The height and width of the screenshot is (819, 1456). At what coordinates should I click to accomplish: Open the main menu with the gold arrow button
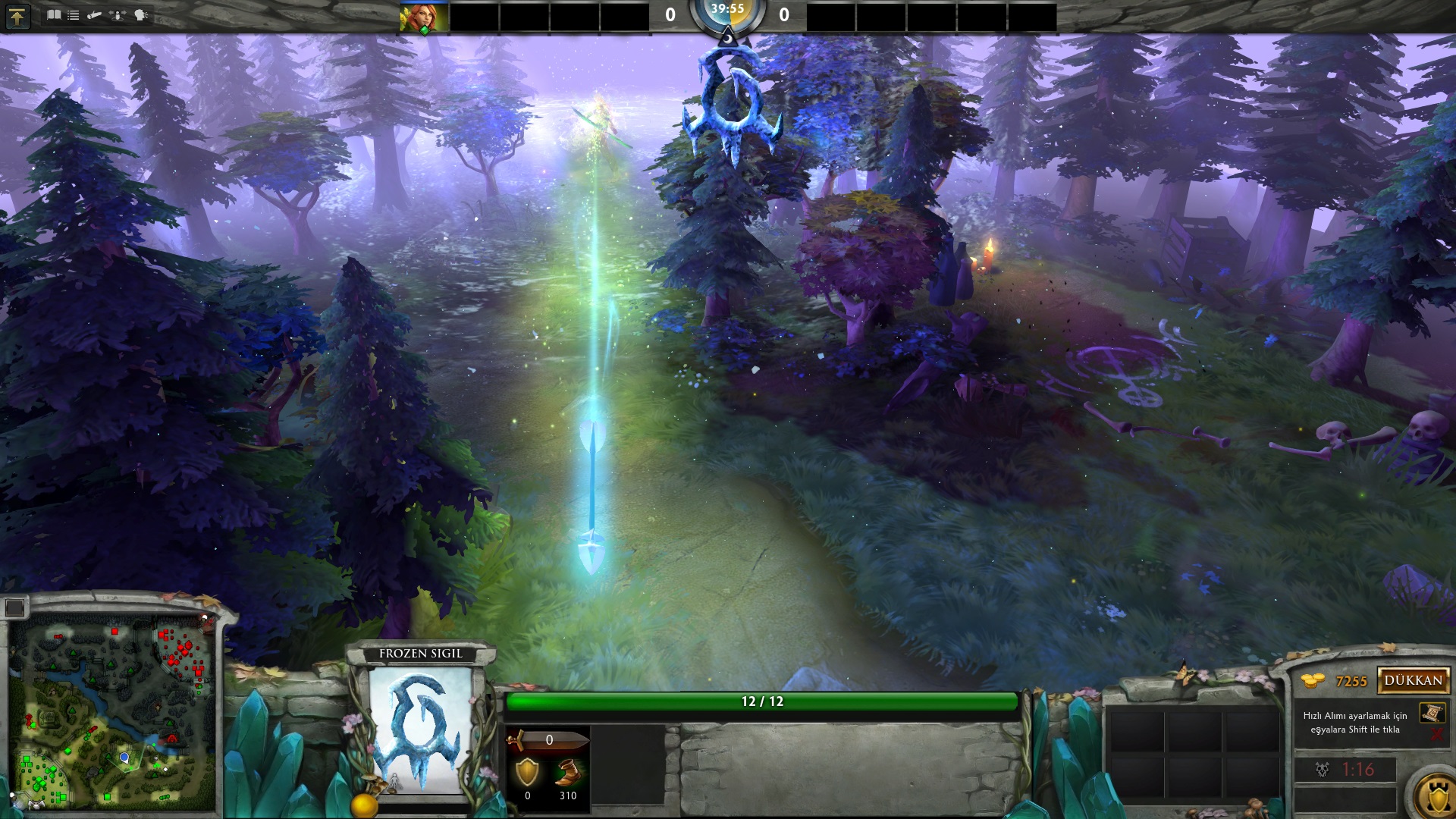[17, 16]
